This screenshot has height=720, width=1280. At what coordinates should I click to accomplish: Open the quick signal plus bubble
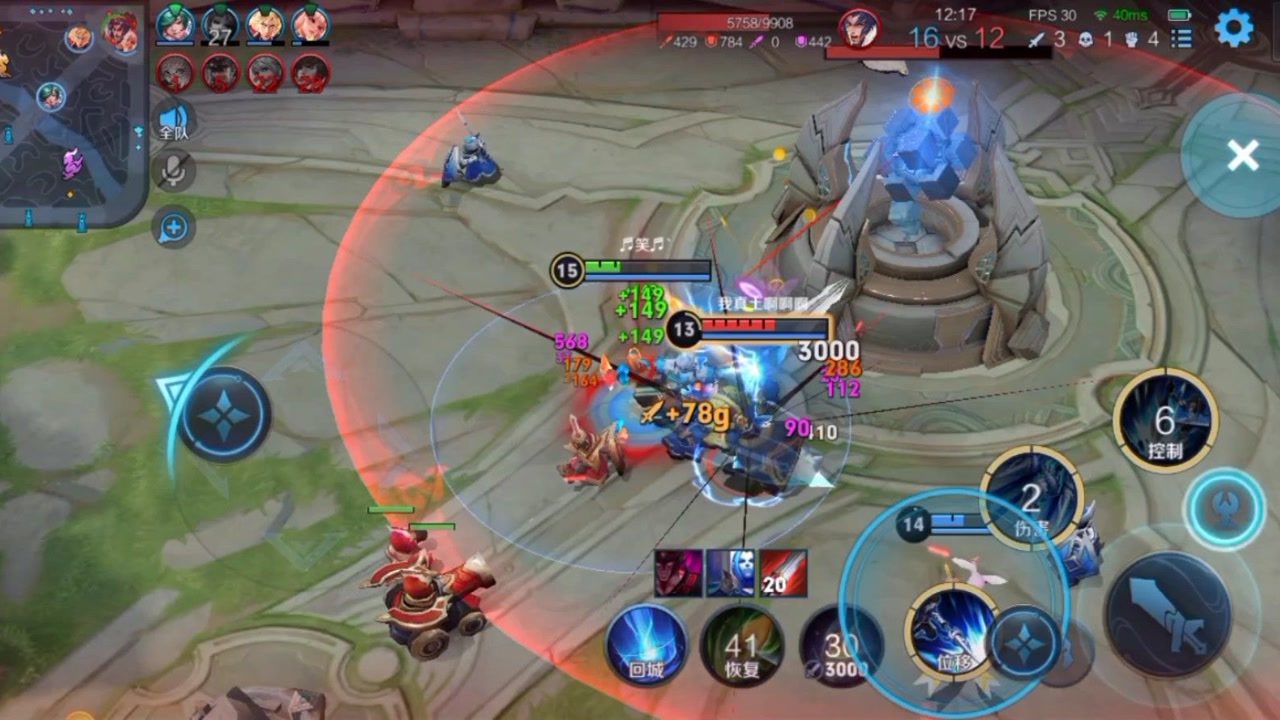tap(173, 227)
